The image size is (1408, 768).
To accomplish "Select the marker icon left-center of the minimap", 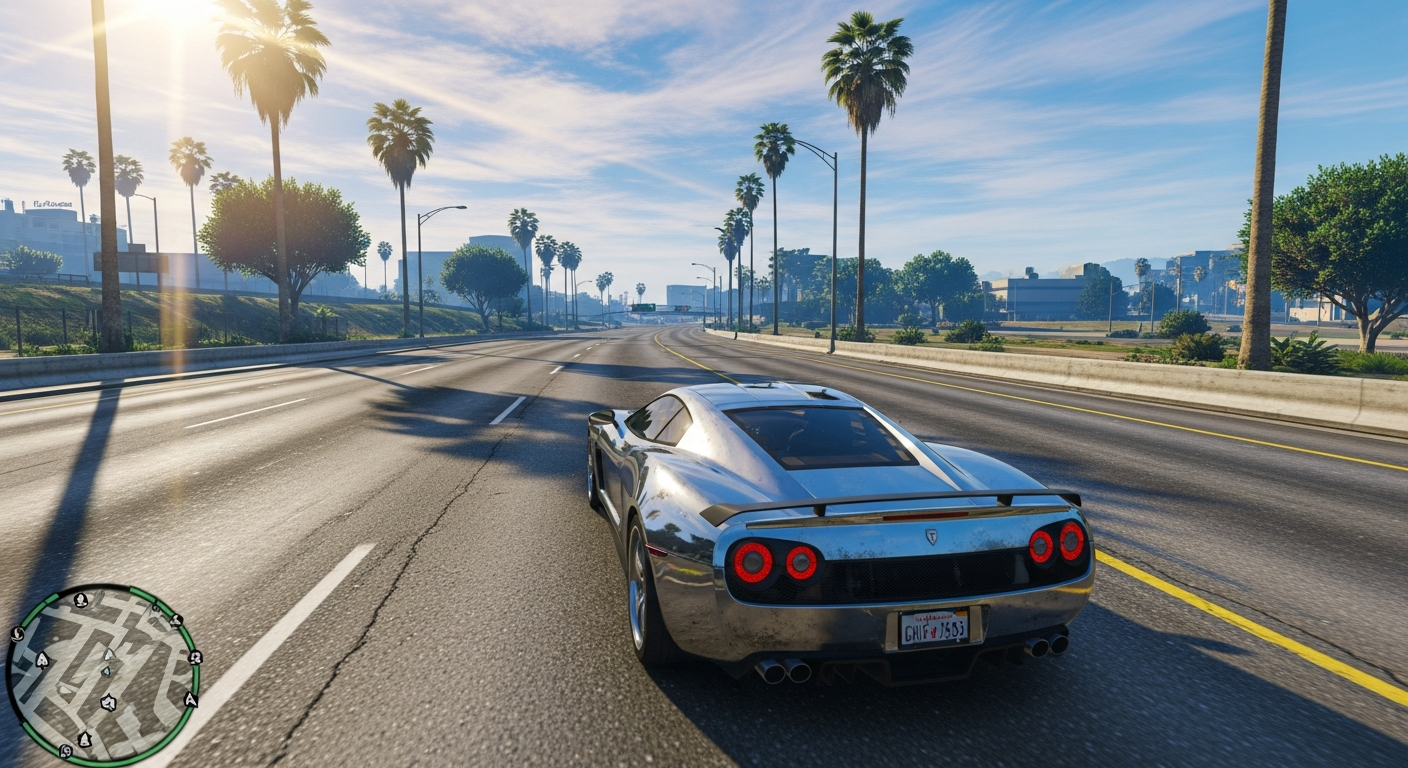I will point(43,658).
